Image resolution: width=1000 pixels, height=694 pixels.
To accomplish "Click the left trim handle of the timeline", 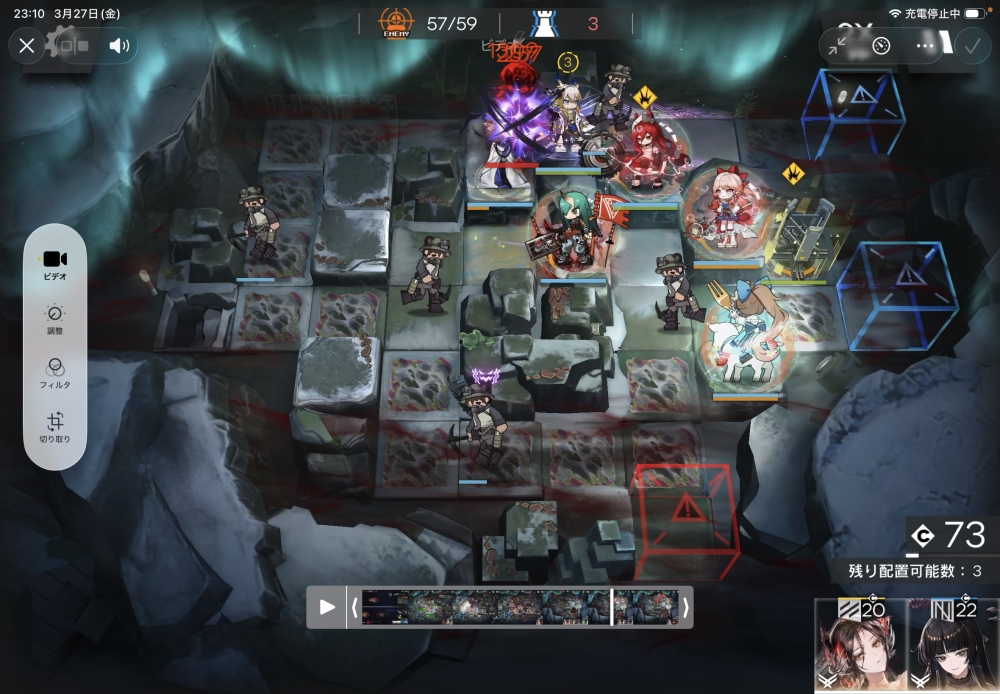I will [x=354, y=607].
